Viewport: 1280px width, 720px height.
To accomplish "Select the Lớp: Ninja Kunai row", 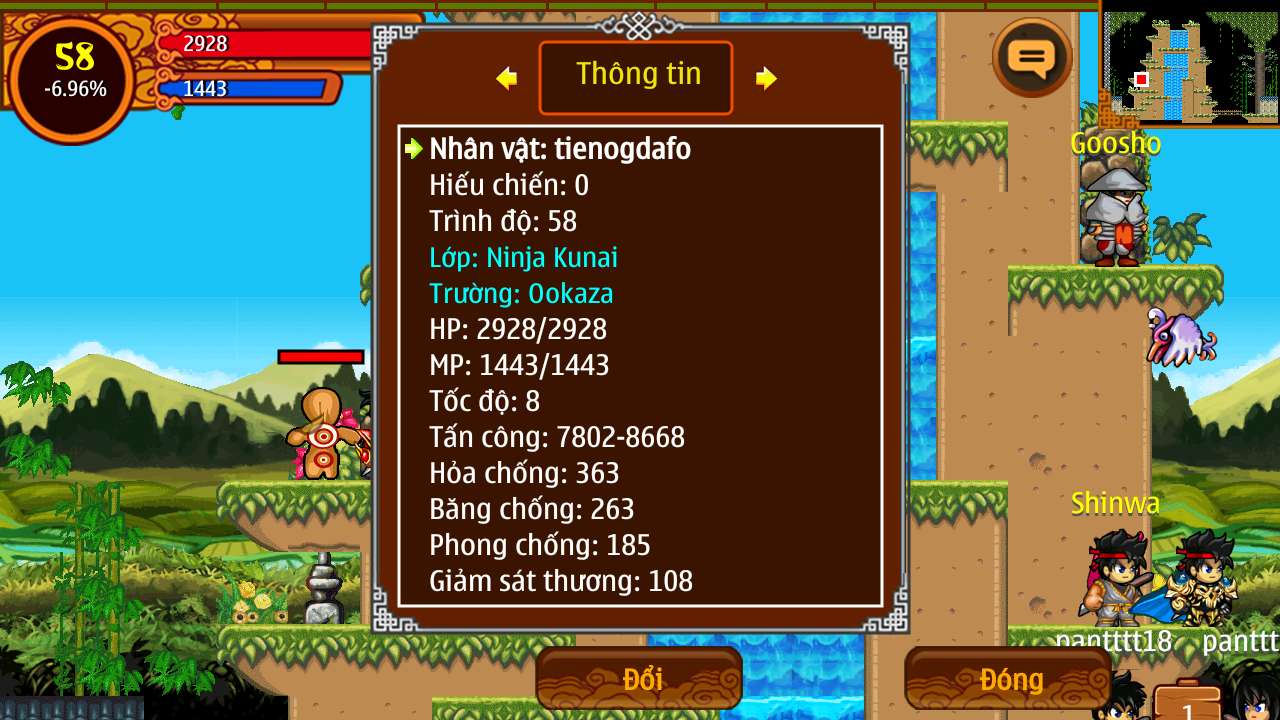I will [x=523, y=258].
